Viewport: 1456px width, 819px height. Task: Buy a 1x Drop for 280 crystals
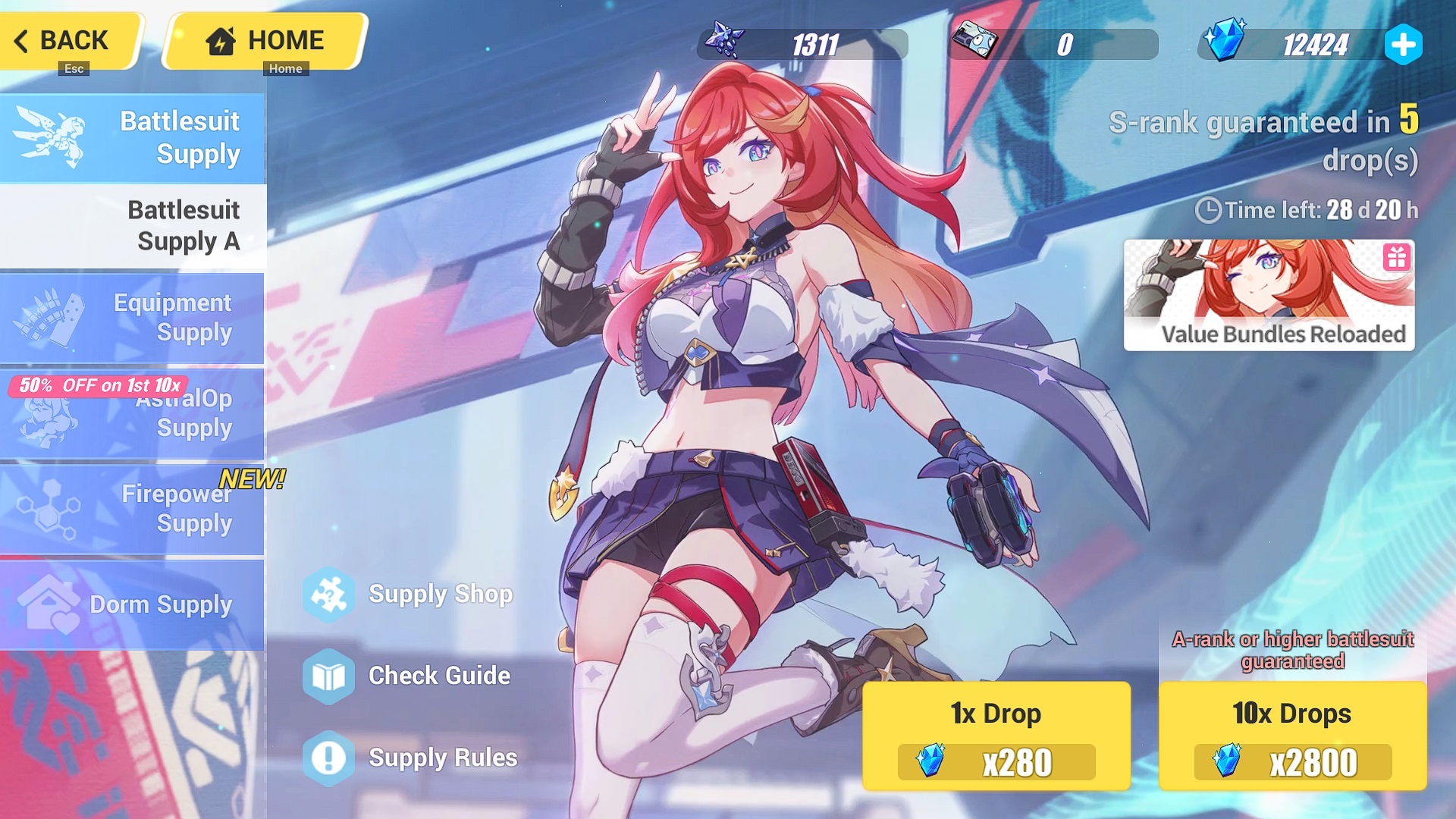tap(996, 736)
